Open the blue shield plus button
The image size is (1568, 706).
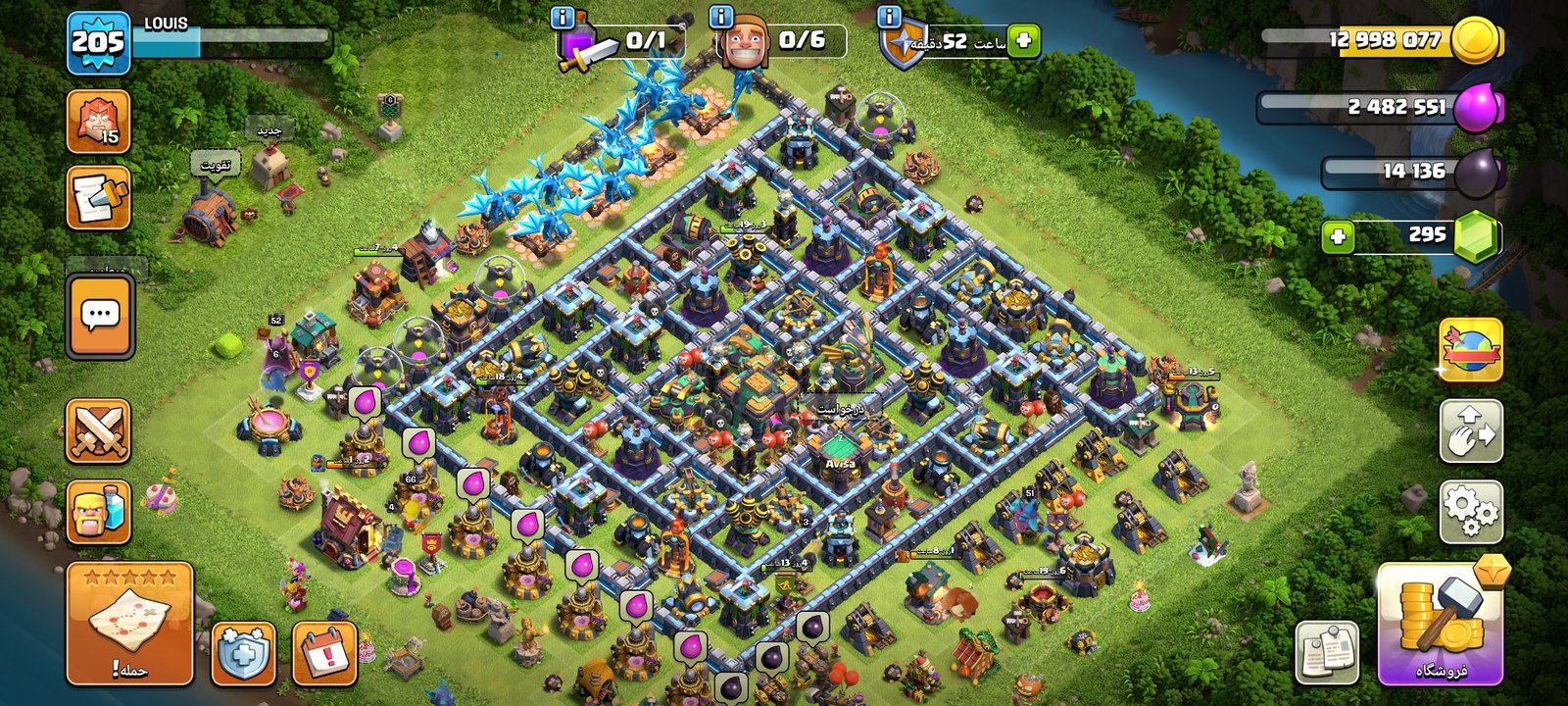pos(243,653)
